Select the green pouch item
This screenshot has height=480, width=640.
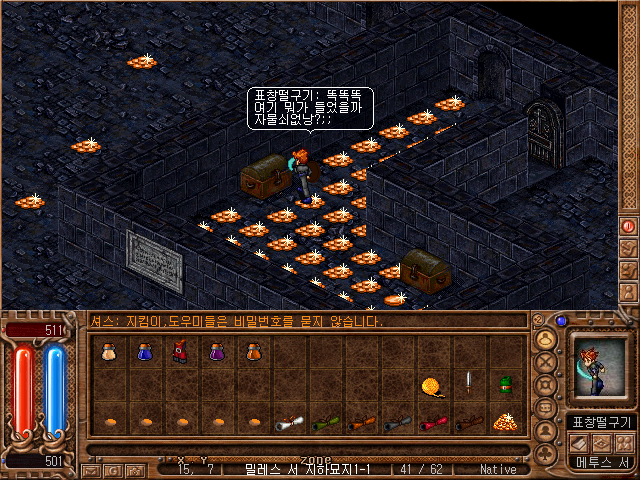point(504,385)
